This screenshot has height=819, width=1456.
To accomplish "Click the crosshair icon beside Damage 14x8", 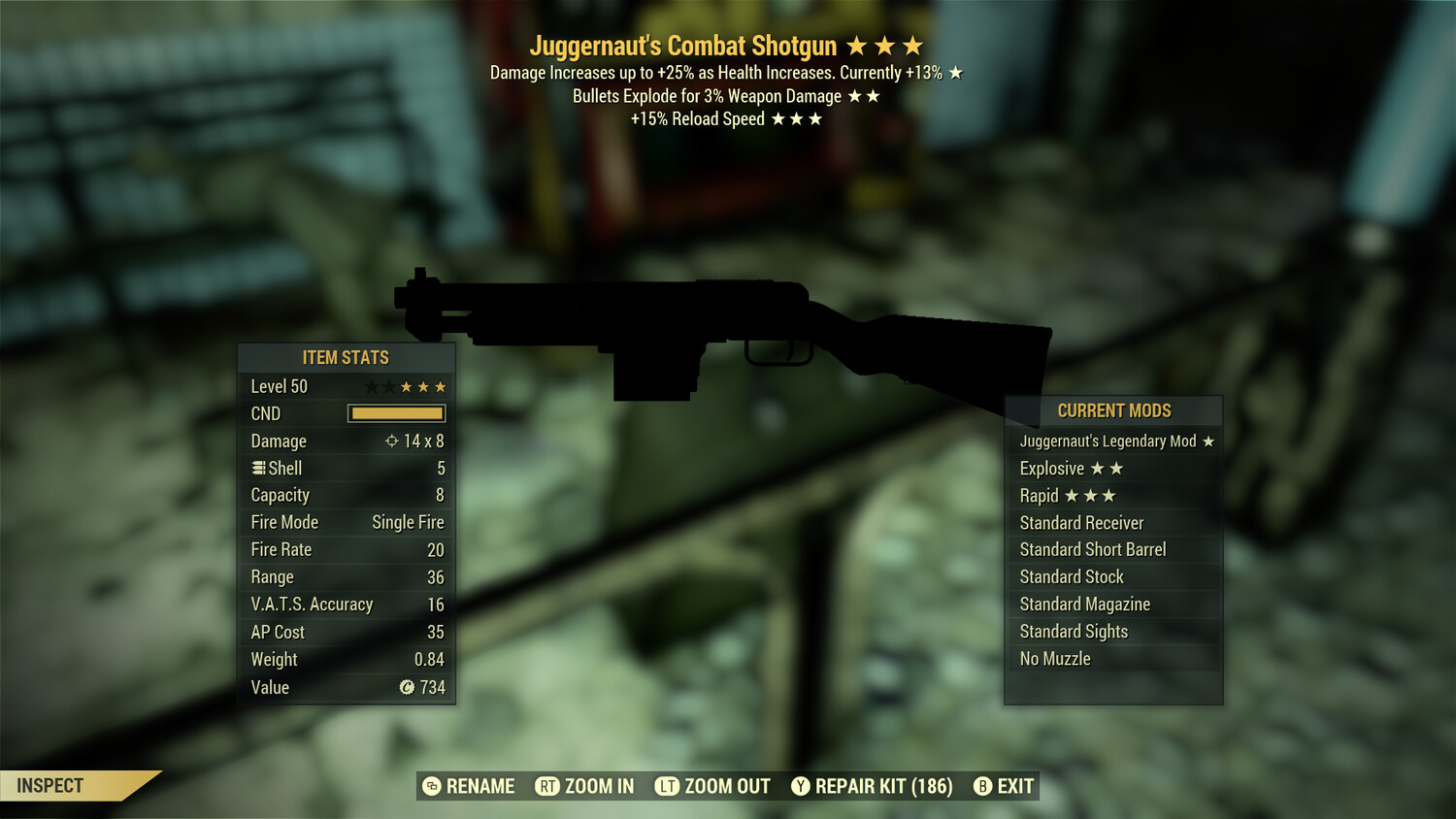I will (392, 441).
